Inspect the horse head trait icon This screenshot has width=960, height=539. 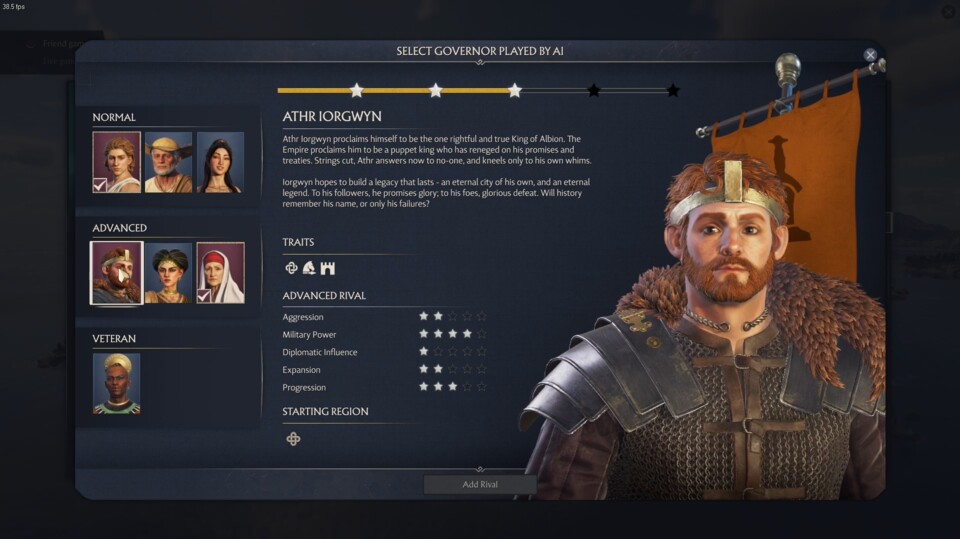309,268
